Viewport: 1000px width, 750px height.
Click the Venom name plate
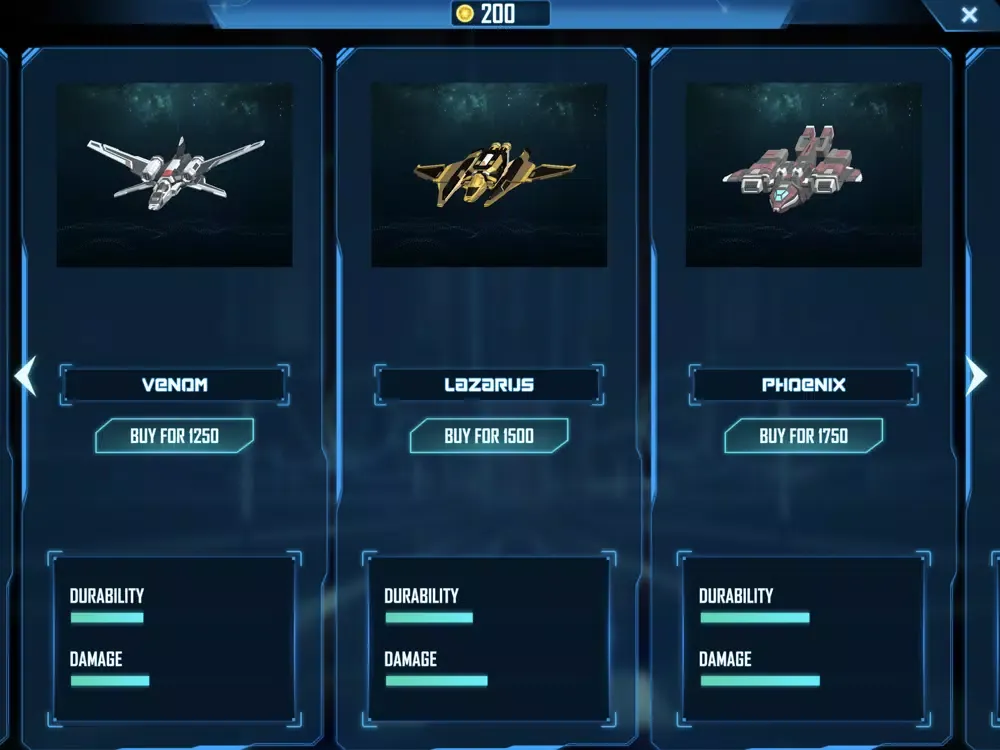click(174, 384)
